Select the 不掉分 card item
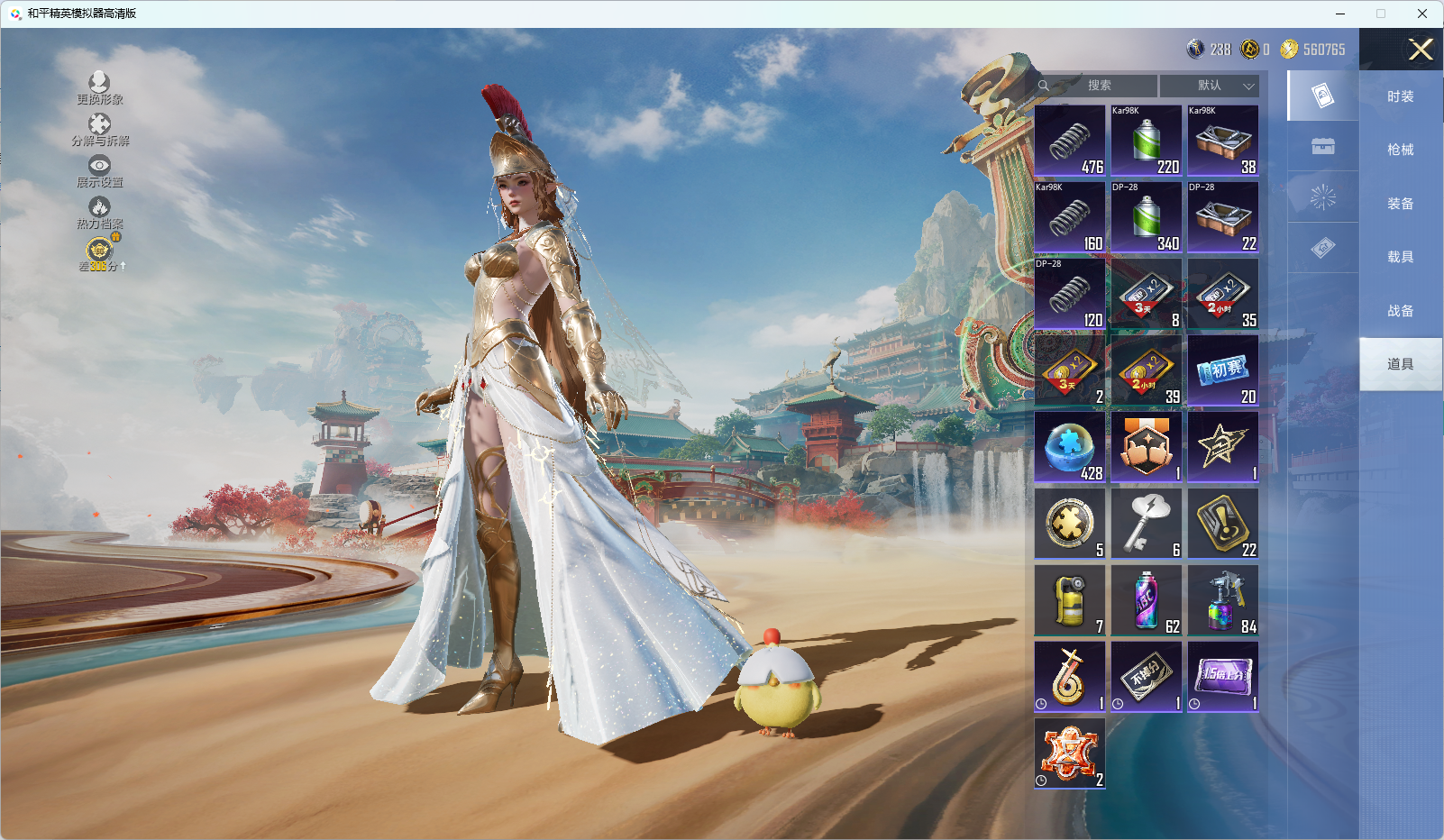The image size is (1444, 840). point(1146,677)
